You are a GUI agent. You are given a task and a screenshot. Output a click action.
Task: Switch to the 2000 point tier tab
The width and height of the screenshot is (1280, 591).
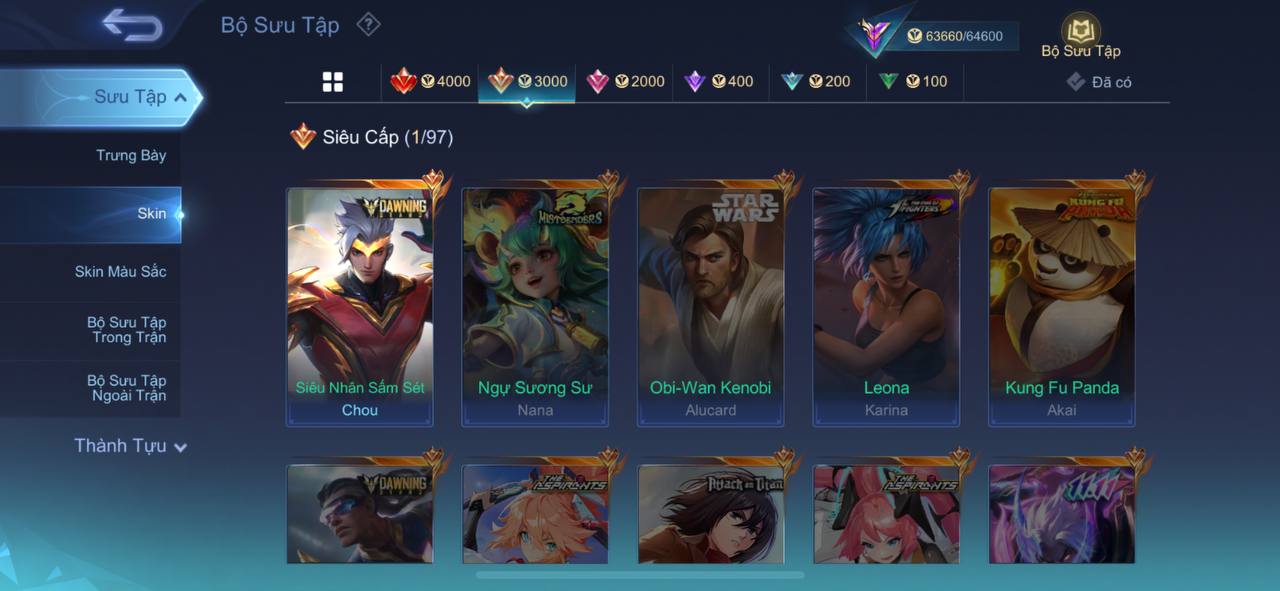(x=626, y=81)
